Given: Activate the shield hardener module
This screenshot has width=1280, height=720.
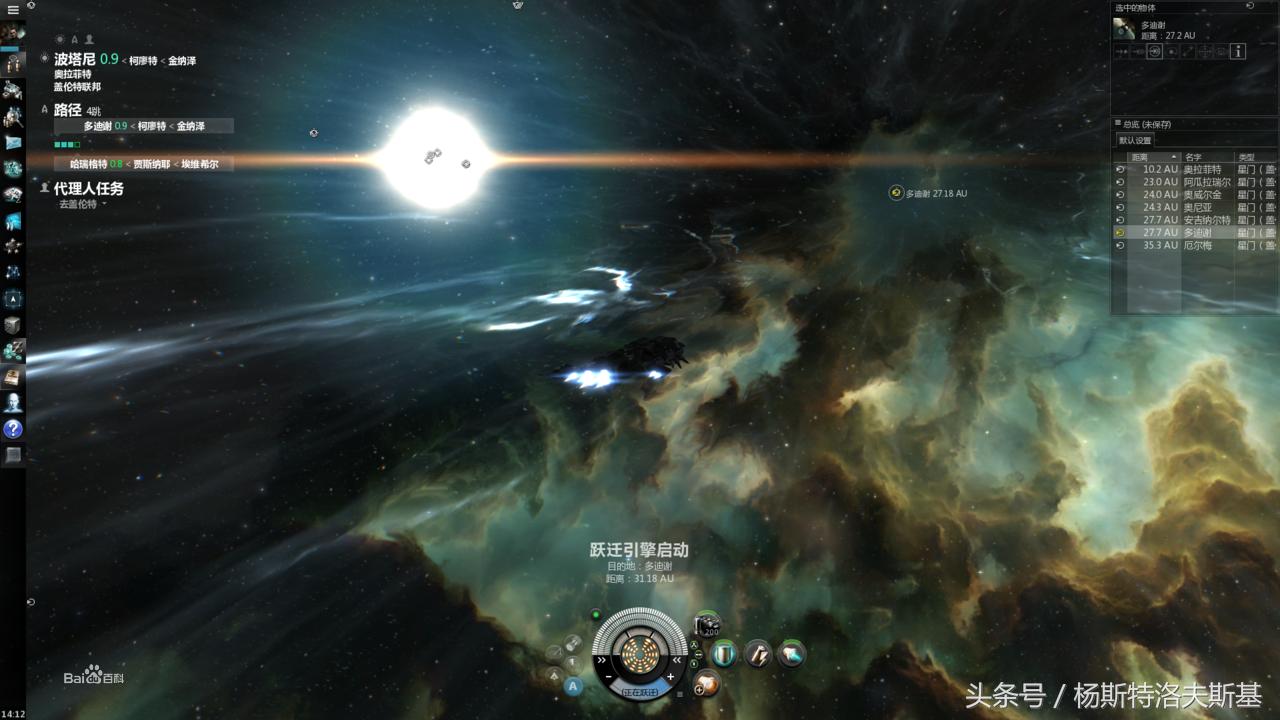Looking at the screenshot, I should (723, 654).
